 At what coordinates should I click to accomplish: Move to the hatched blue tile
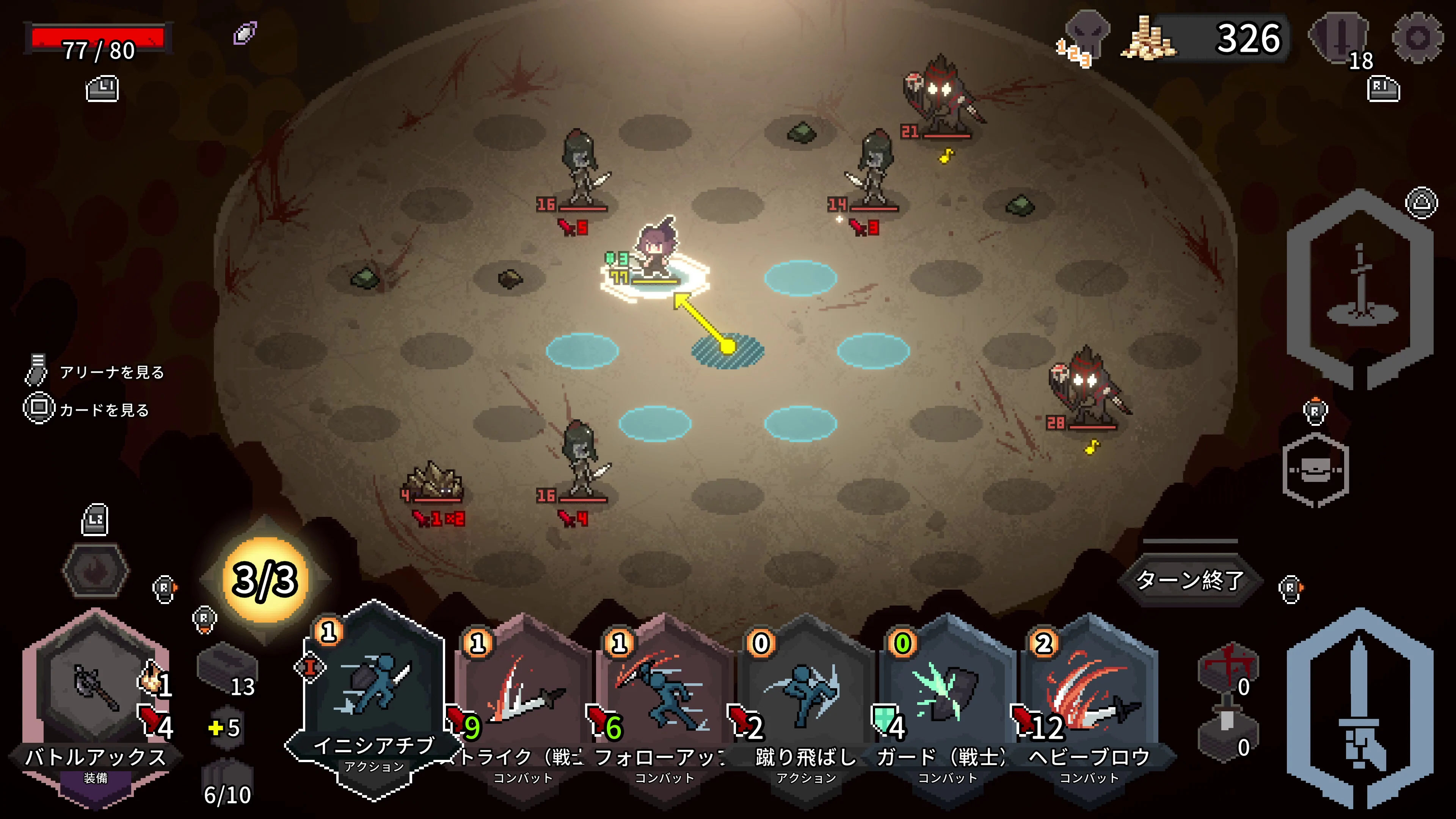(x=728, y=350)
